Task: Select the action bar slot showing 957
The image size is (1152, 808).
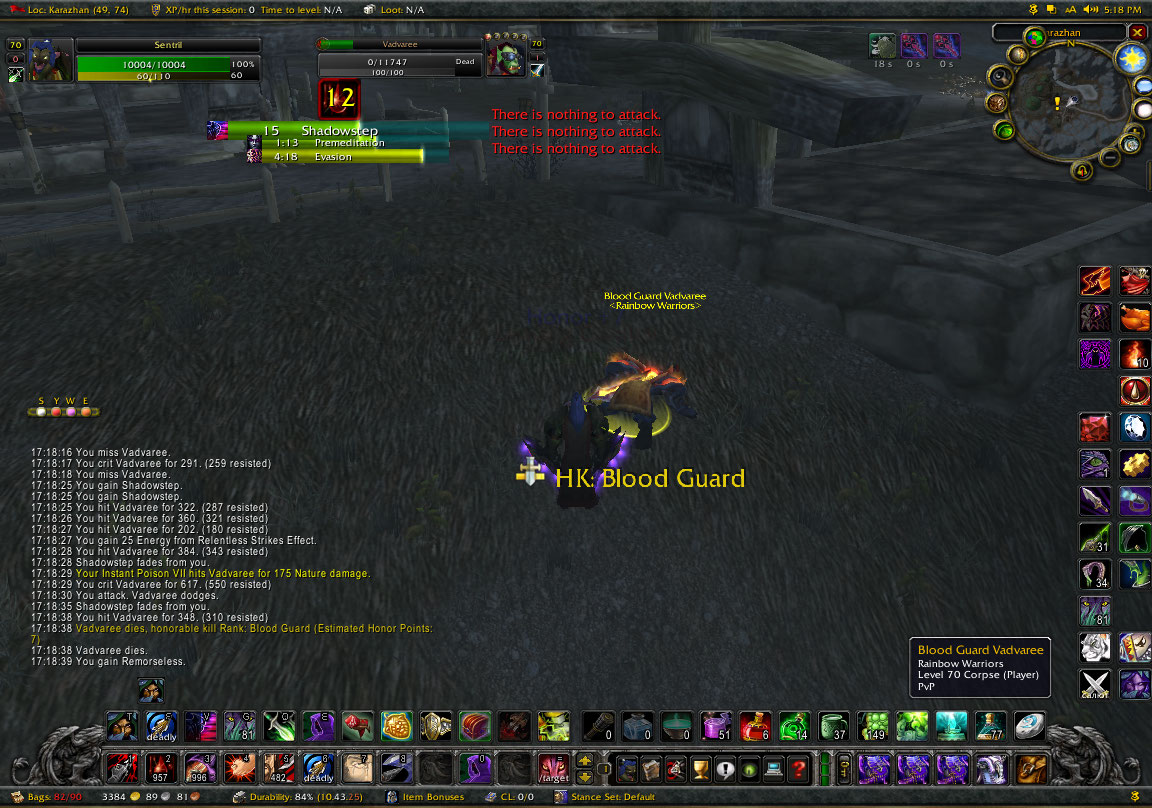Action: 157,768
